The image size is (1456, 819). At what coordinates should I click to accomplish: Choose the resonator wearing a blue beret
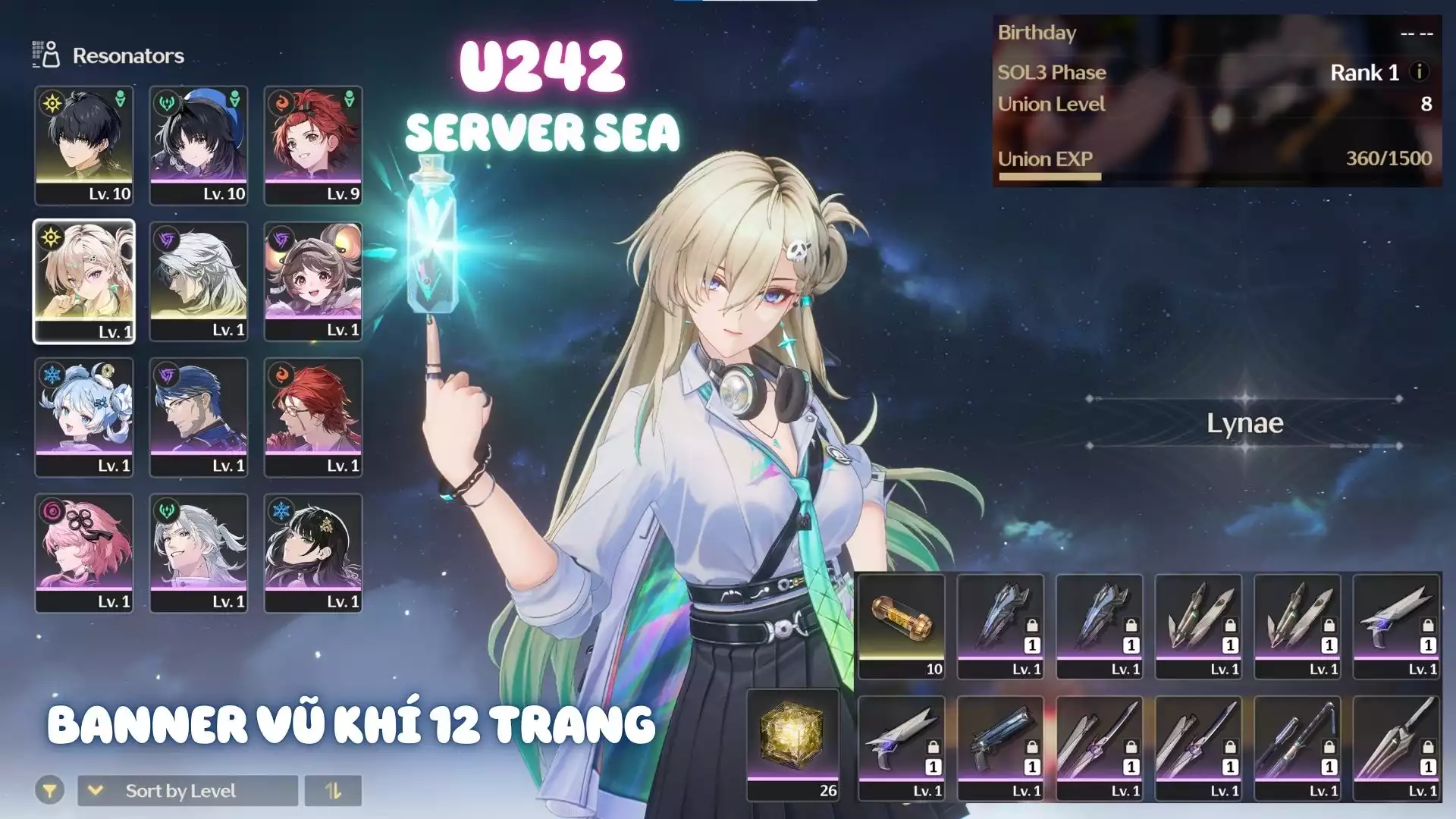pos(199,145)
